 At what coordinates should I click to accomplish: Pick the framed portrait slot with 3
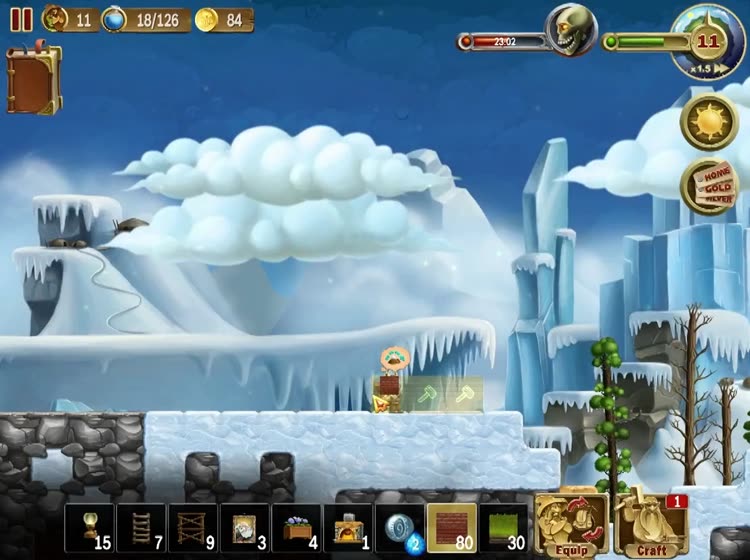point(245,527)
